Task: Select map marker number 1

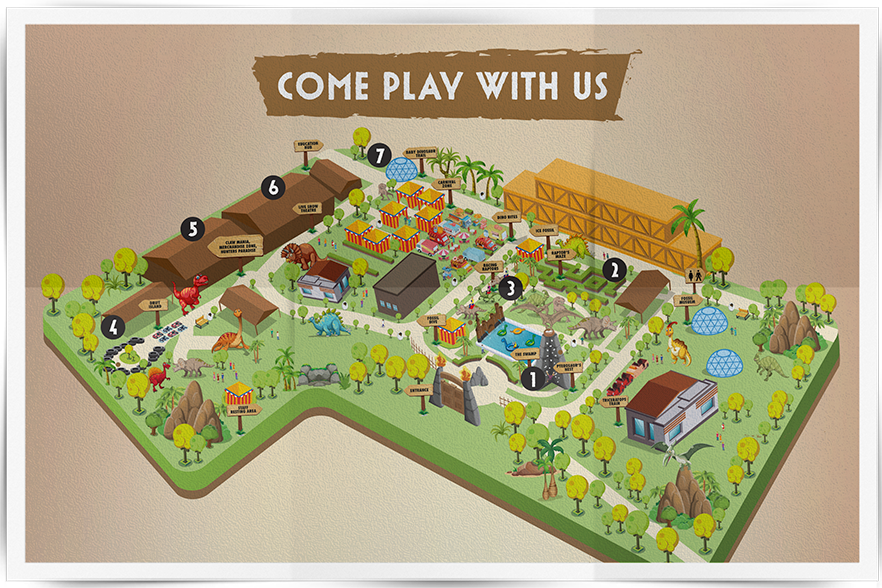Action: pos(533,378)
